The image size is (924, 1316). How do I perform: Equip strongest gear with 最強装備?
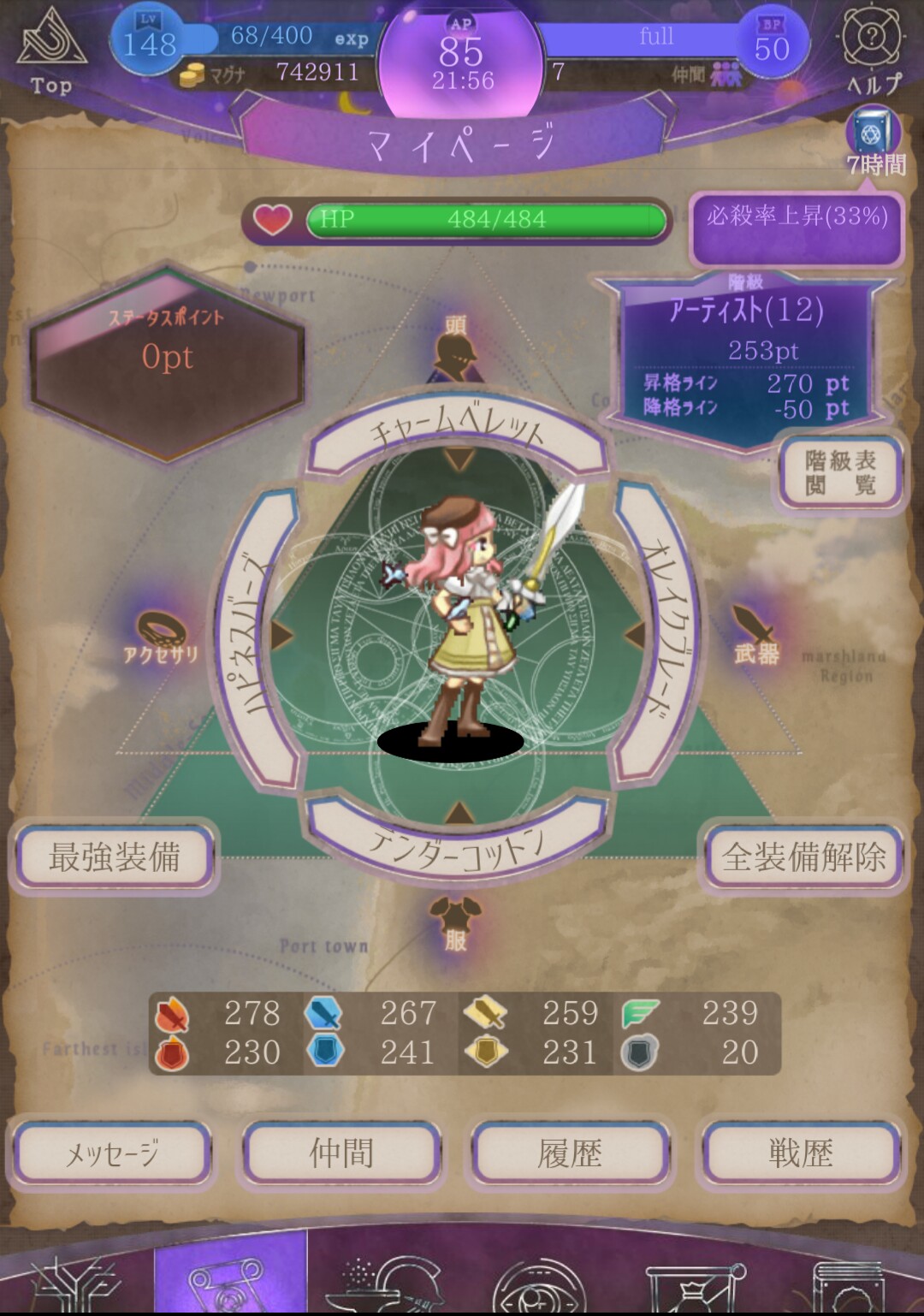(115, 857)
